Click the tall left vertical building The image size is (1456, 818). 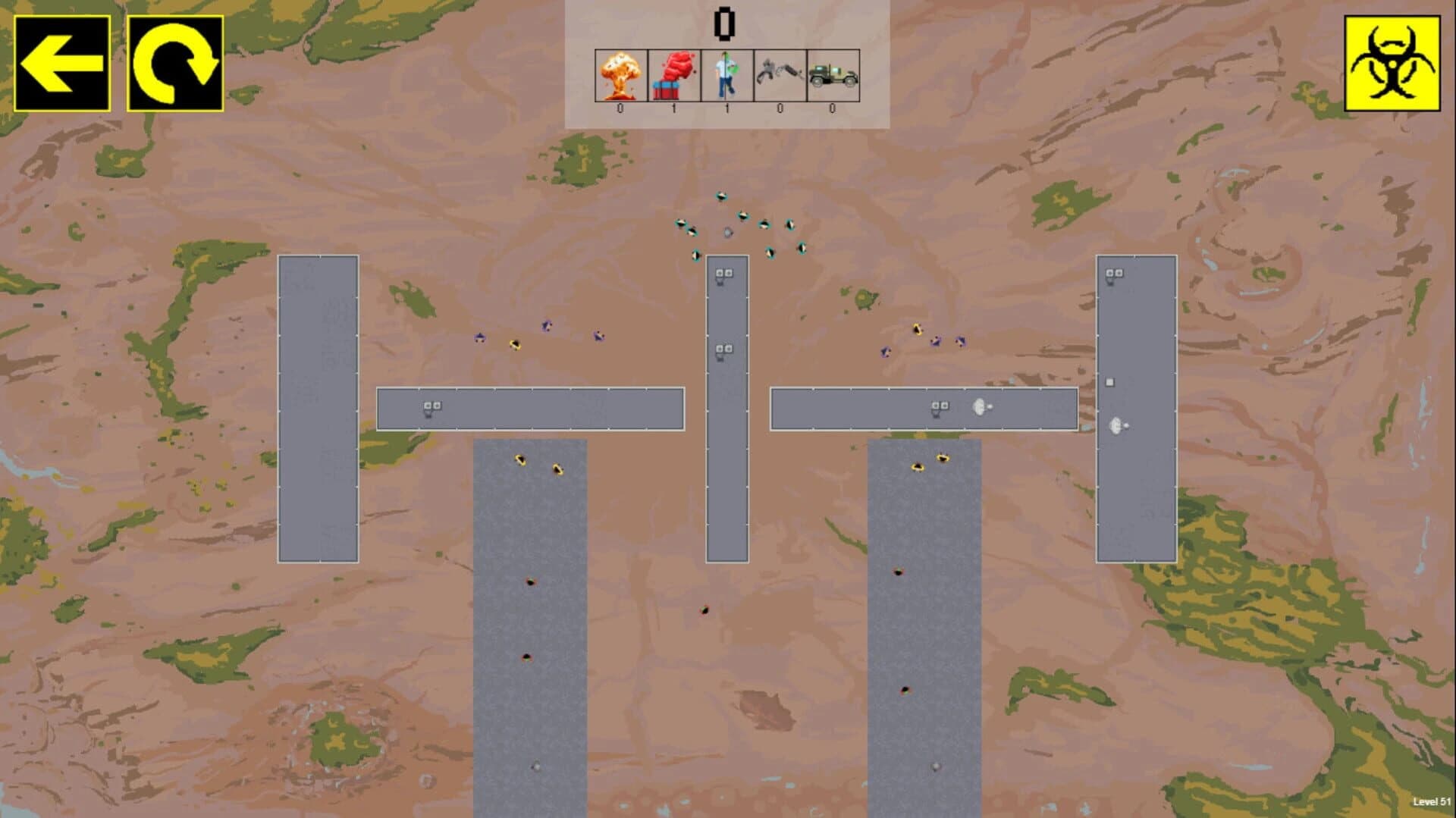(318, 409)
